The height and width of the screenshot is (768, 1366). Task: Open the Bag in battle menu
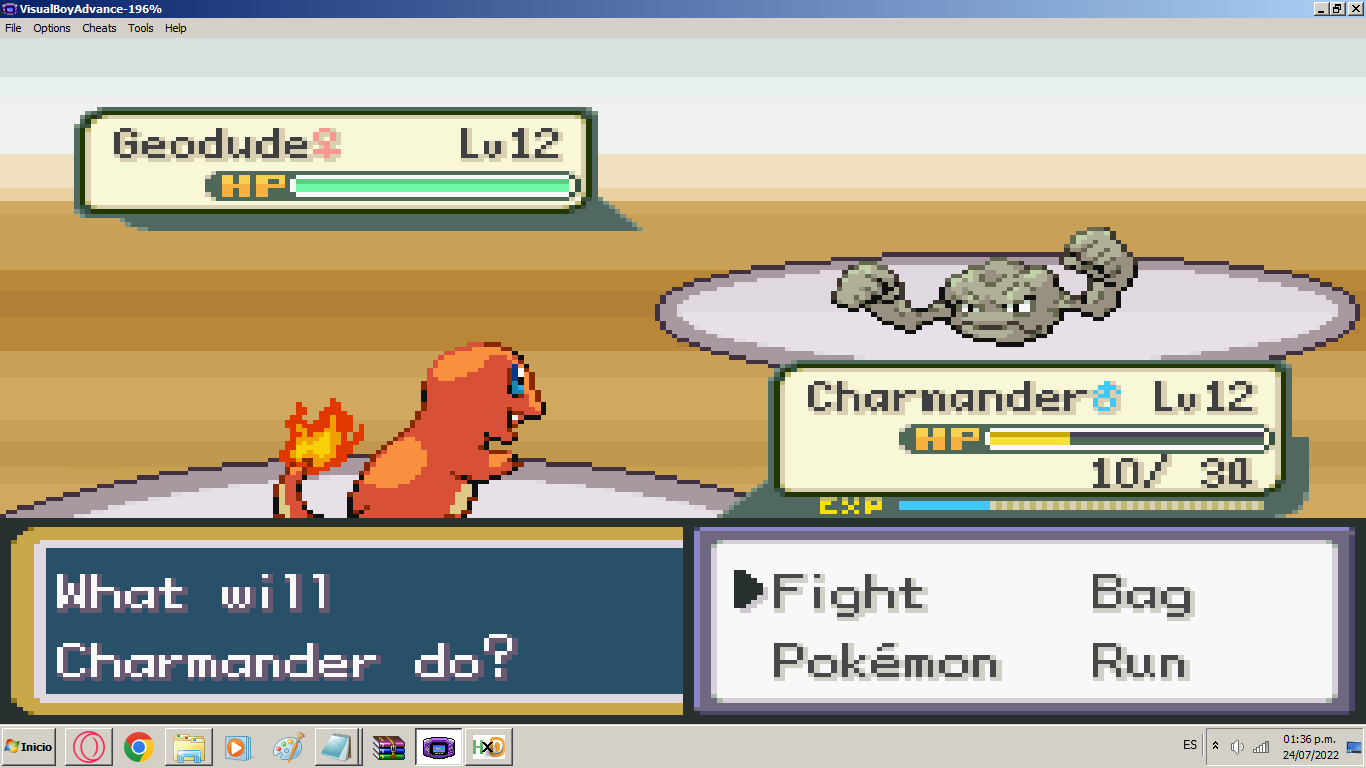tap(1141, 594)
